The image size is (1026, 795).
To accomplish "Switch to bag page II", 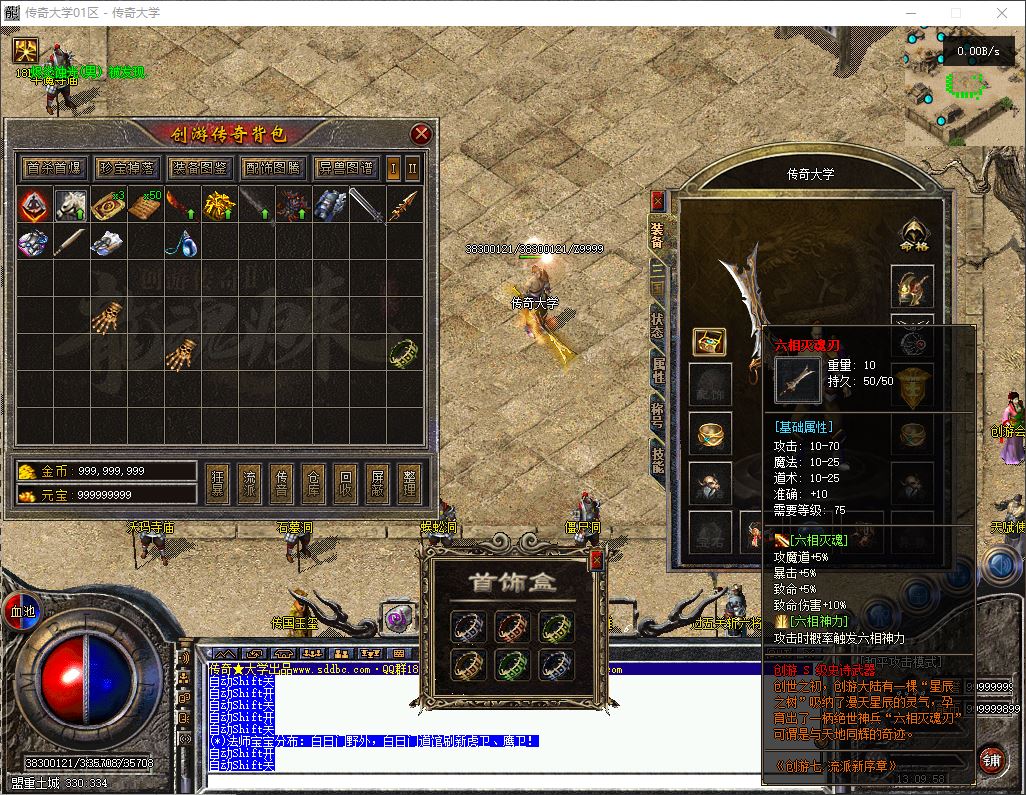I will coord(412,167).
